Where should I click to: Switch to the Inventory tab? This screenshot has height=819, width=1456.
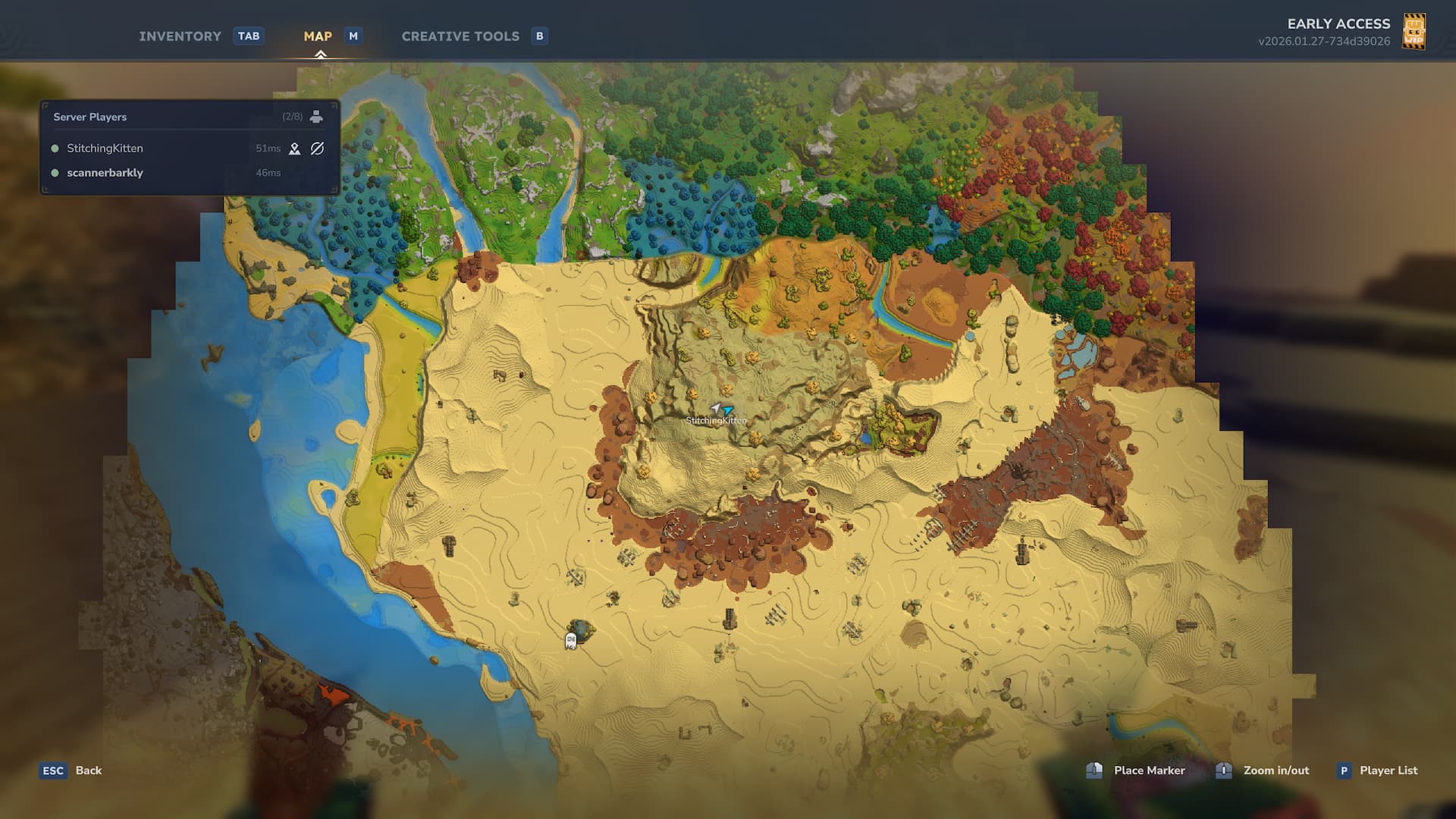[x=180, y=36]
